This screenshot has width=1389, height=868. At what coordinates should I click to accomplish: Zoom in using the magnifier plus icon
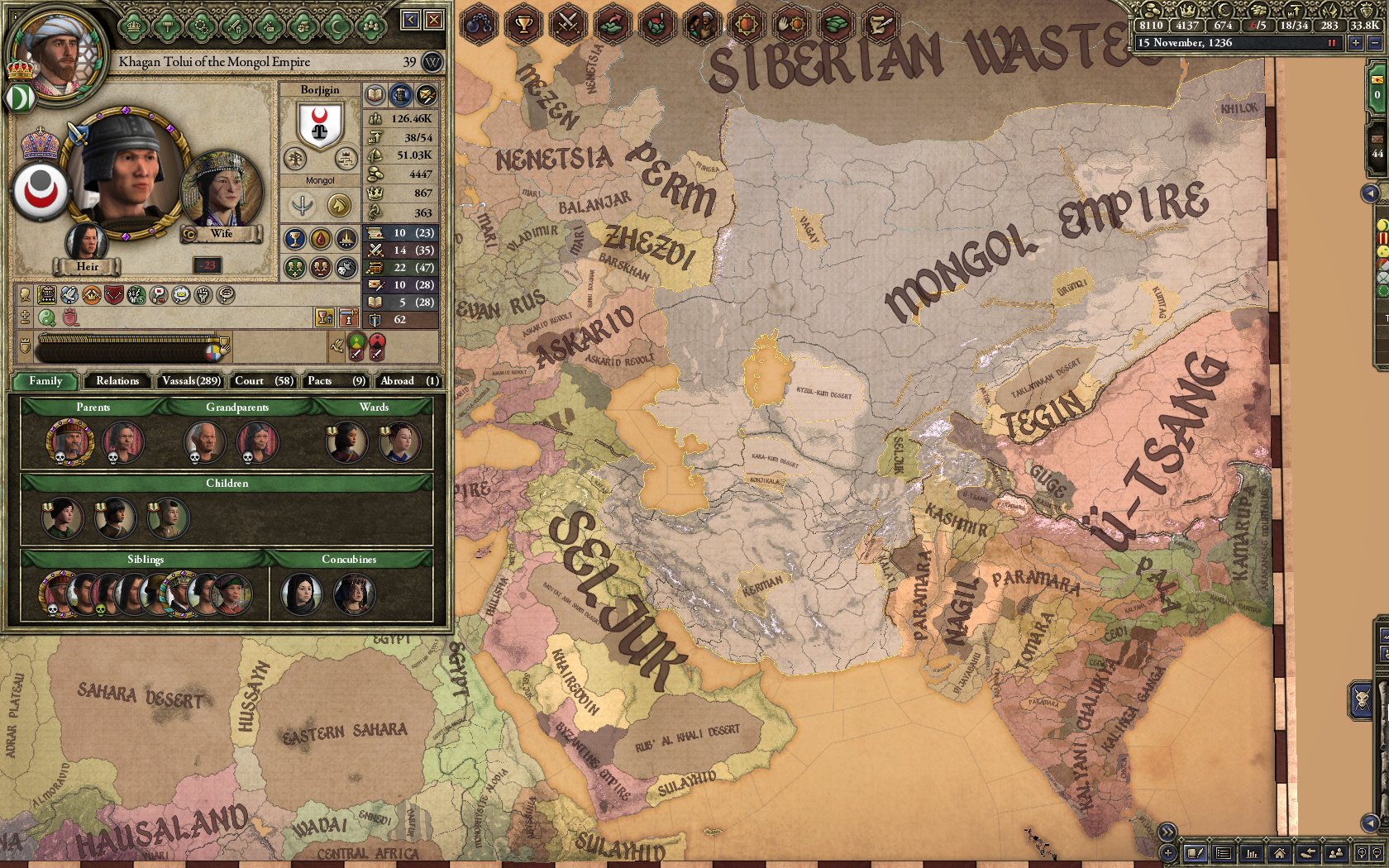pyautogui.click(x=1363, y=852)
